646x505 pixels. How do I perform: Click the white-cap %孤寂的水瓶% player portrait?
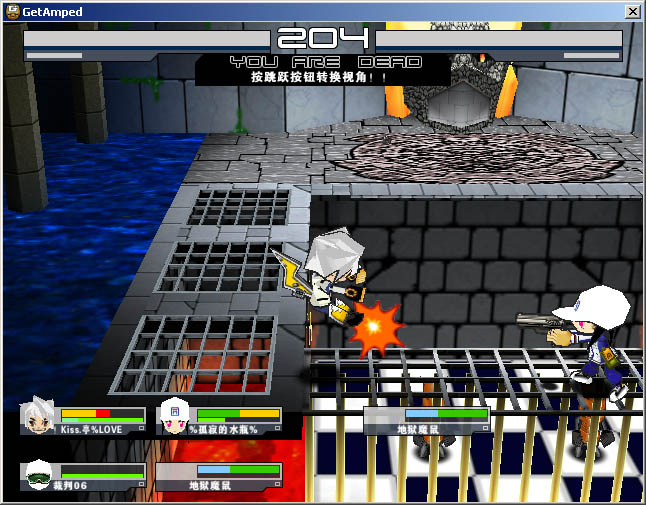click(x=175, y=417)
